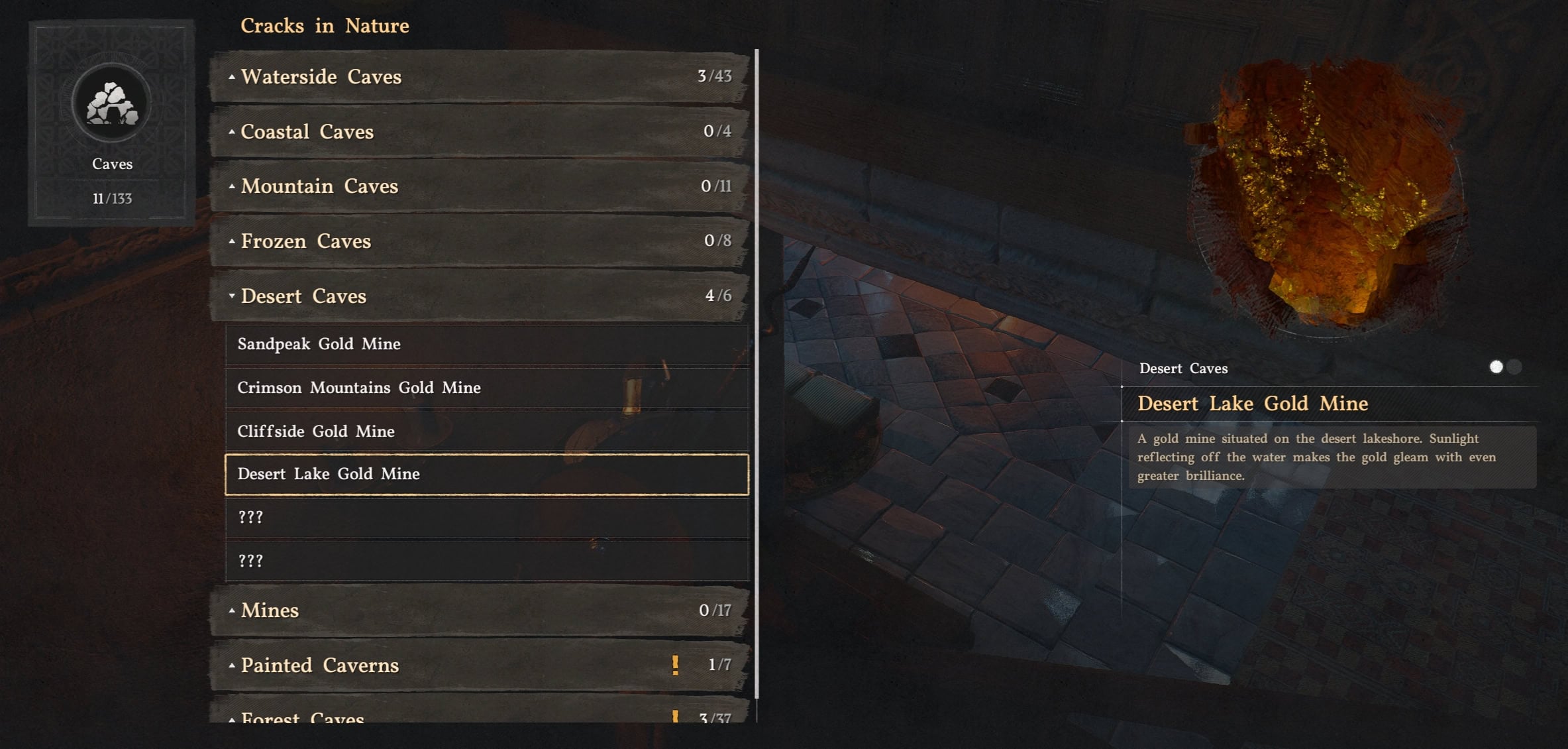The width and height of the screenshot is (1568, 749).
Task: Expand the Forest Caves category
Action: click(x=480, y=715)
